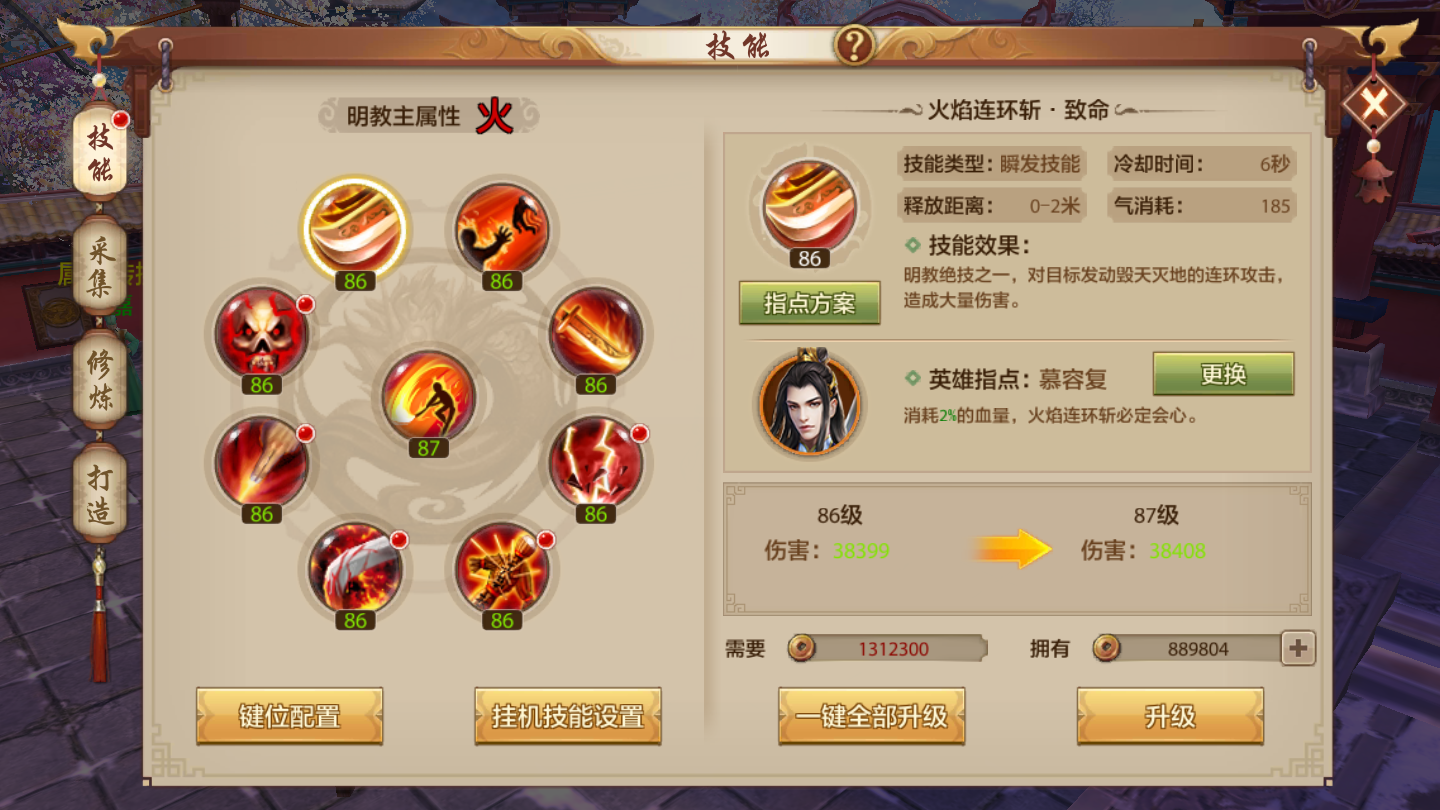View 慕容复 hero portrait
Viewport: 1440px width, 810px height.
pos(810,405)
